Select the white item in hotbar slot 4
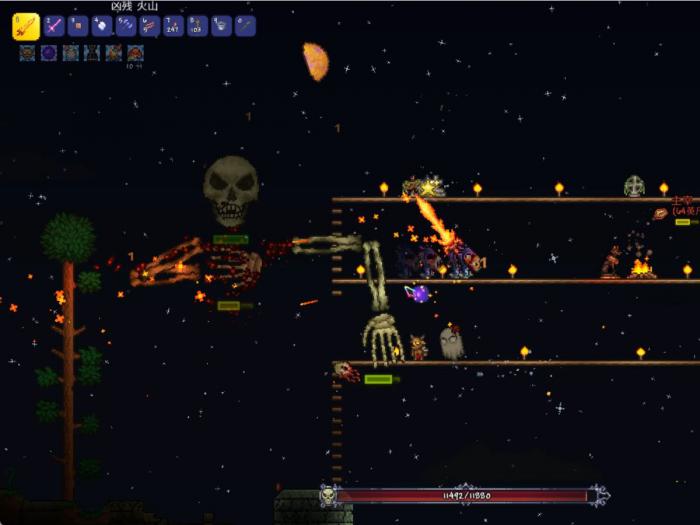 (x=102, y=26)
